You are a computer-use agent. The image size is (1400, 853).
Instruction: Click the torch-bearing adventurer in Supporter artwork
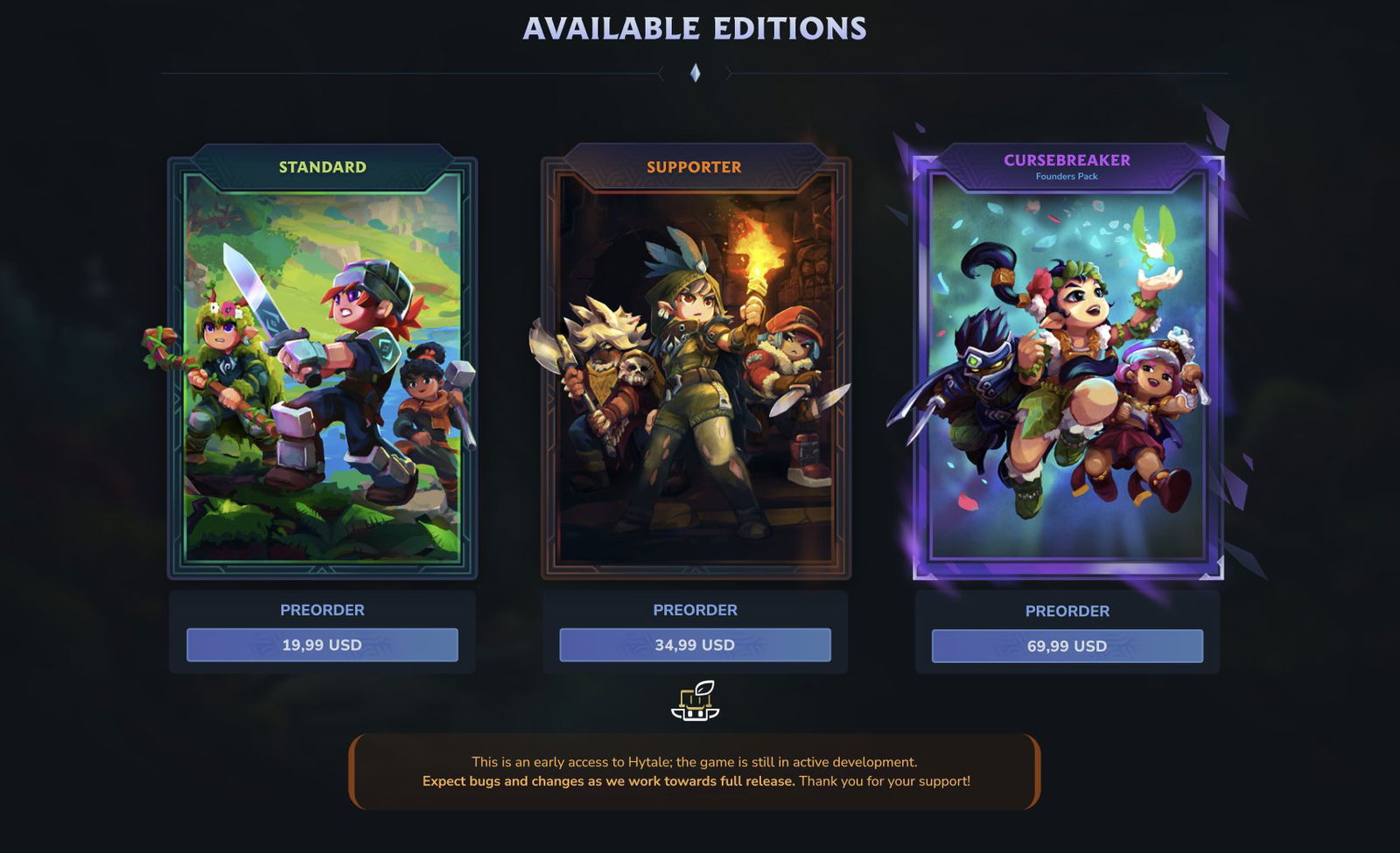tap(700, 350)
